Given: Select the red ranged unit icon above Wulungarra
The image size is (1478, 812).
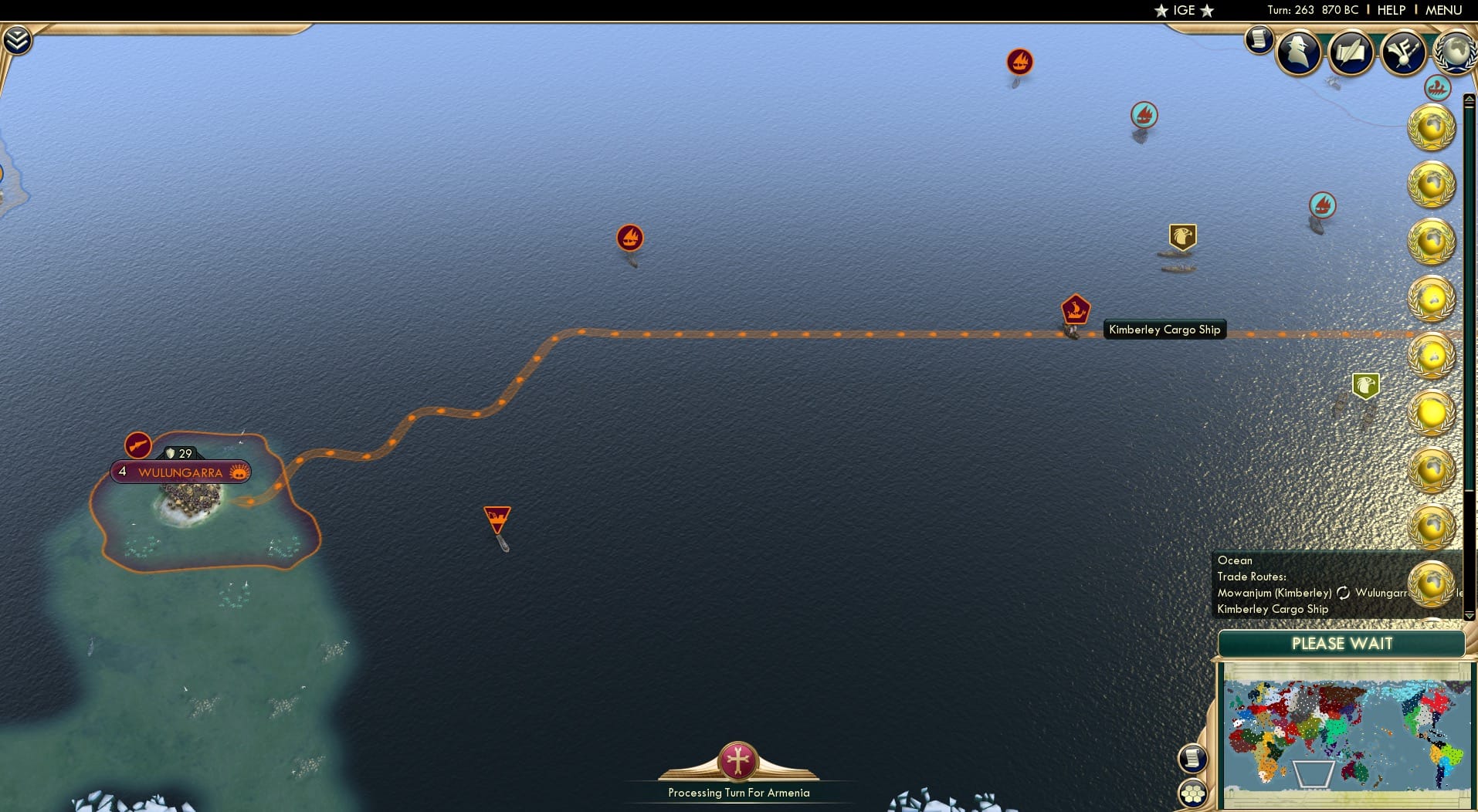Looking at the screenshot, I should coord(137,444).
